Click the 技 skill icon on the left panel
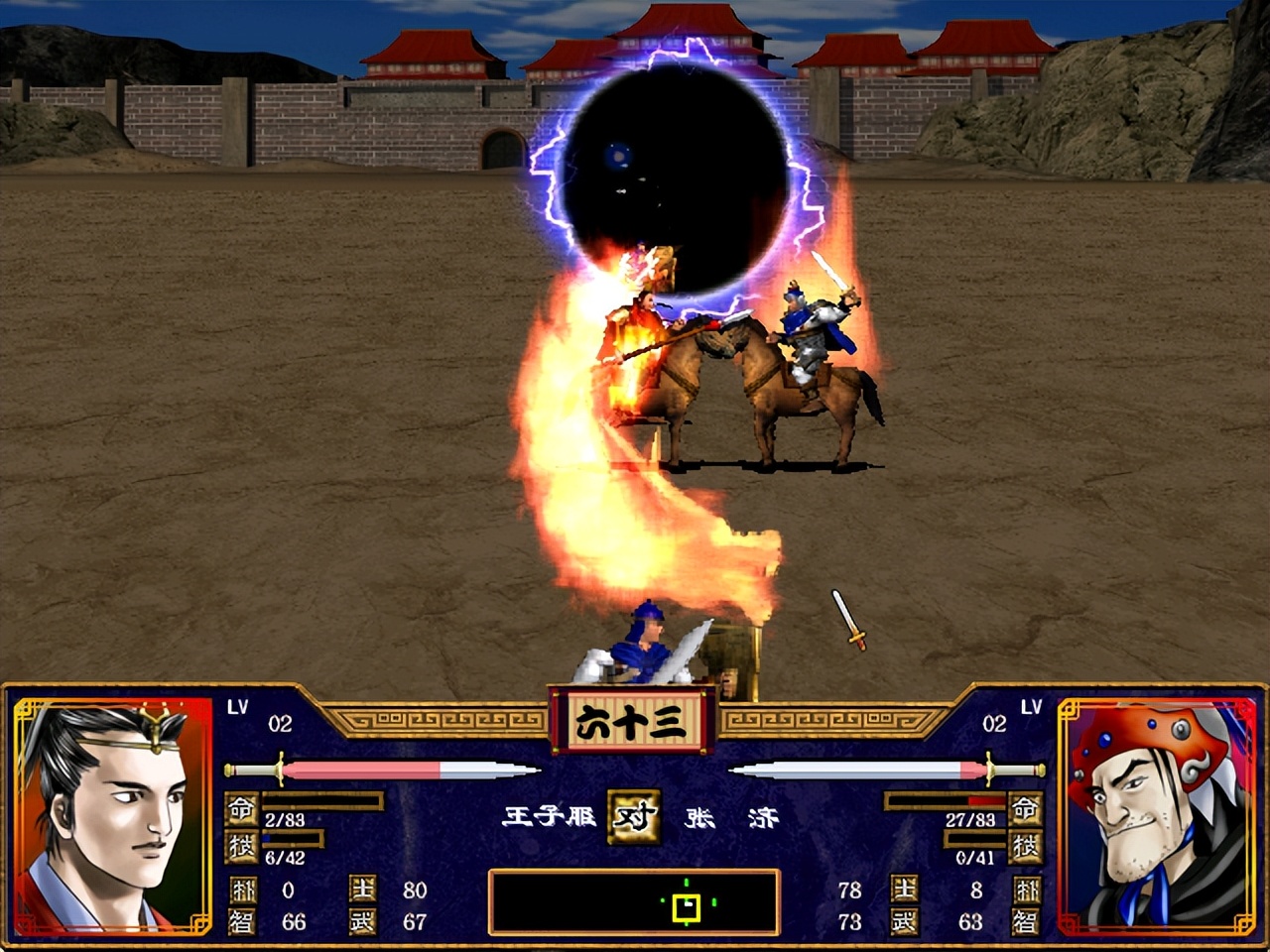Image resolution: width=1270 pixels, height=952 pixels. (x=241, y=845)
